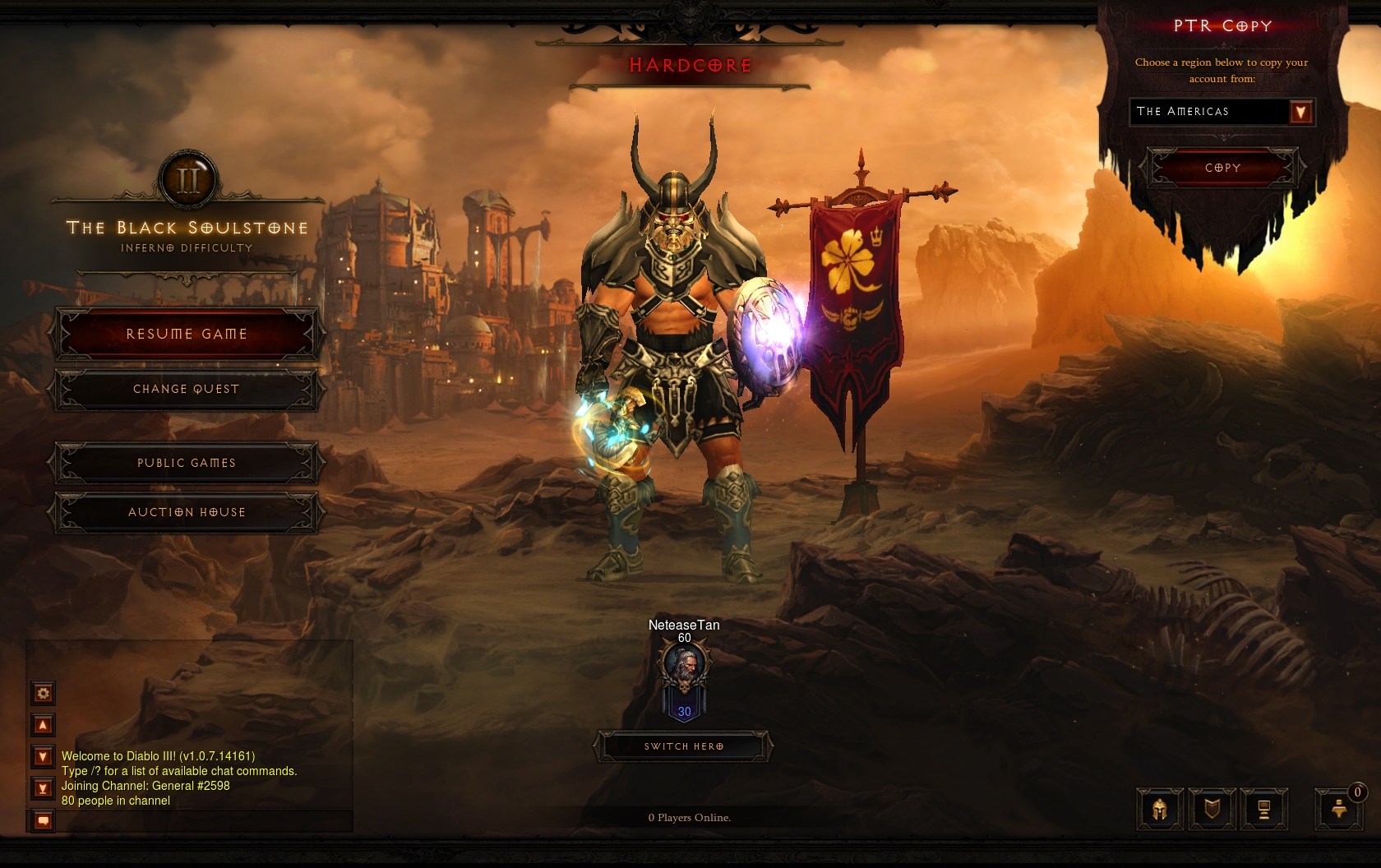
Task: Click the shield banner icon
Action: [1212, 810]
